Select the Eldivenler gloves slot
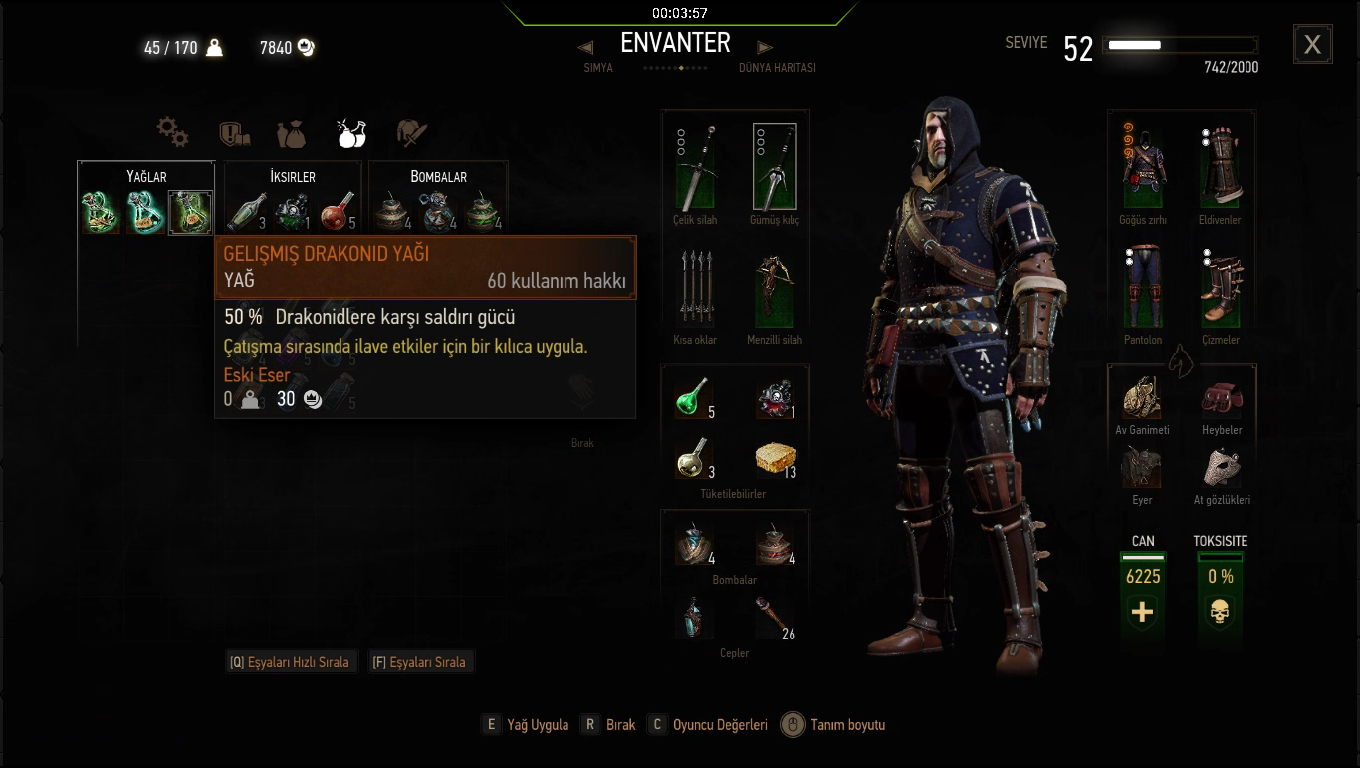Viewport: 1360px width, 768px height. 1221,167
